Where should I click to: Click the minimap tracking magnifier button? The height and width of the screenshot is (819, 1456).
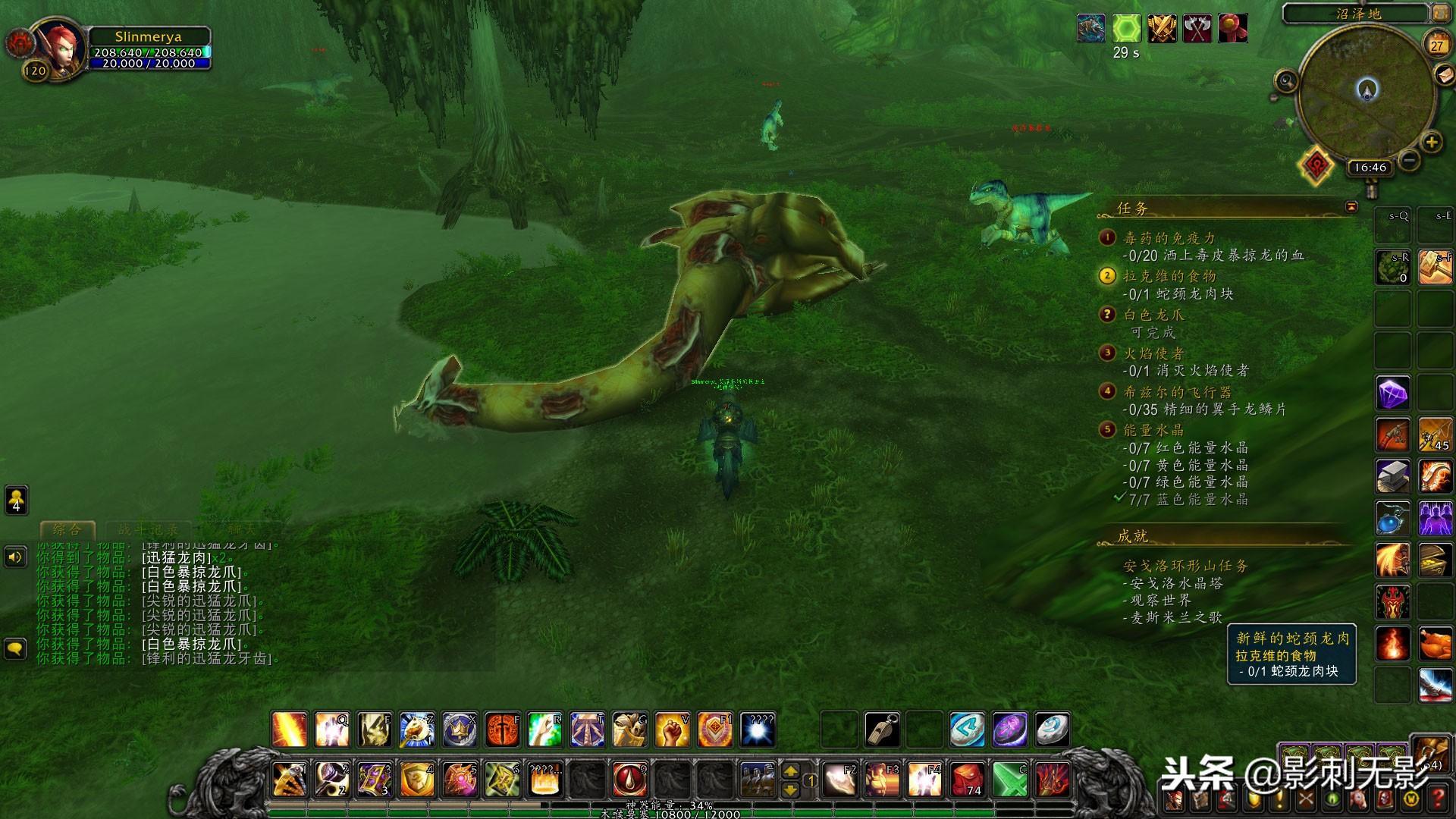tap(1285, 80)
